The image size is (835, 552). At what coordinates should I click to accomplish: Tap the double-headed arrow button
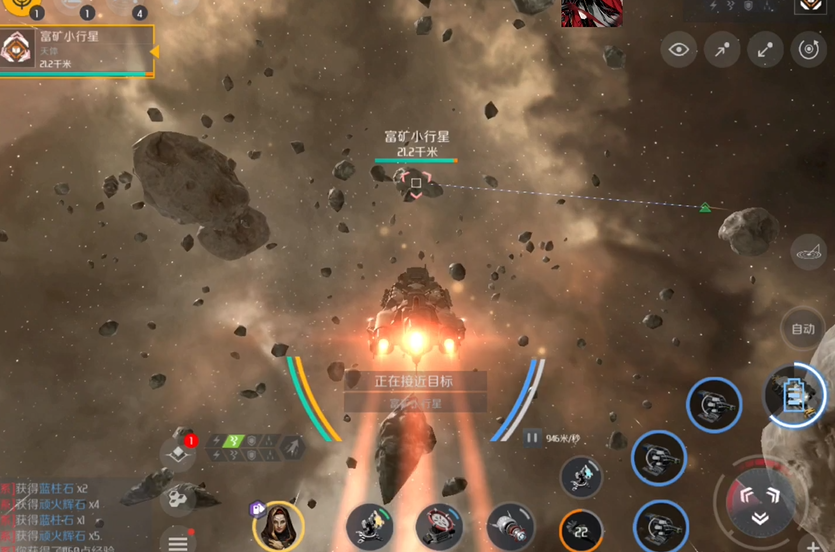pos(765,49)
